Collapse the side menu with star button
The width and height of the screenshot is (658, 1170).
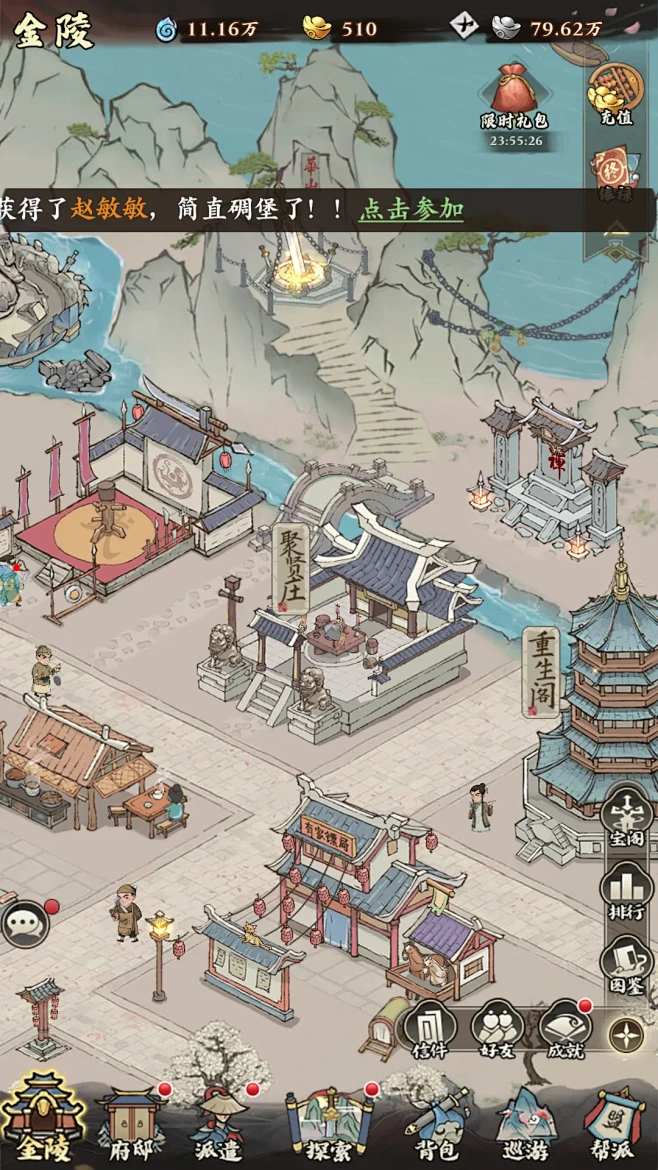click(627, 1034)
